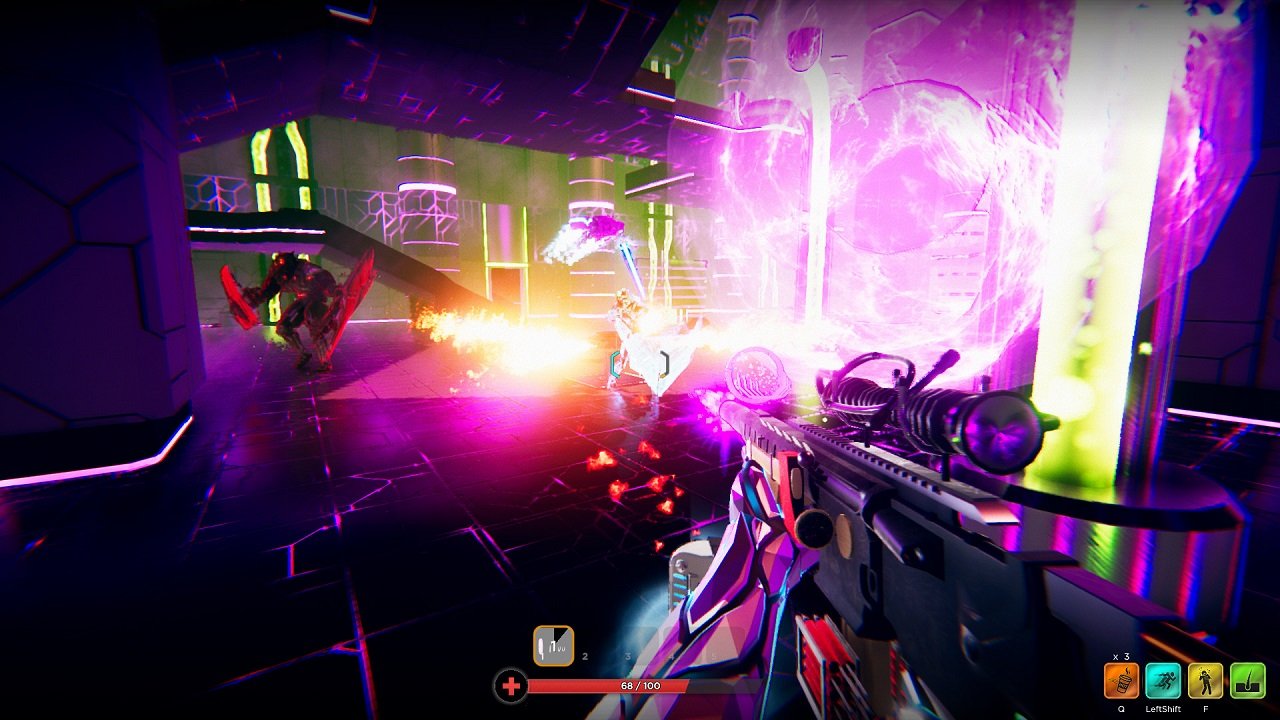Switch to weapon slot 3

coord(628,656)
